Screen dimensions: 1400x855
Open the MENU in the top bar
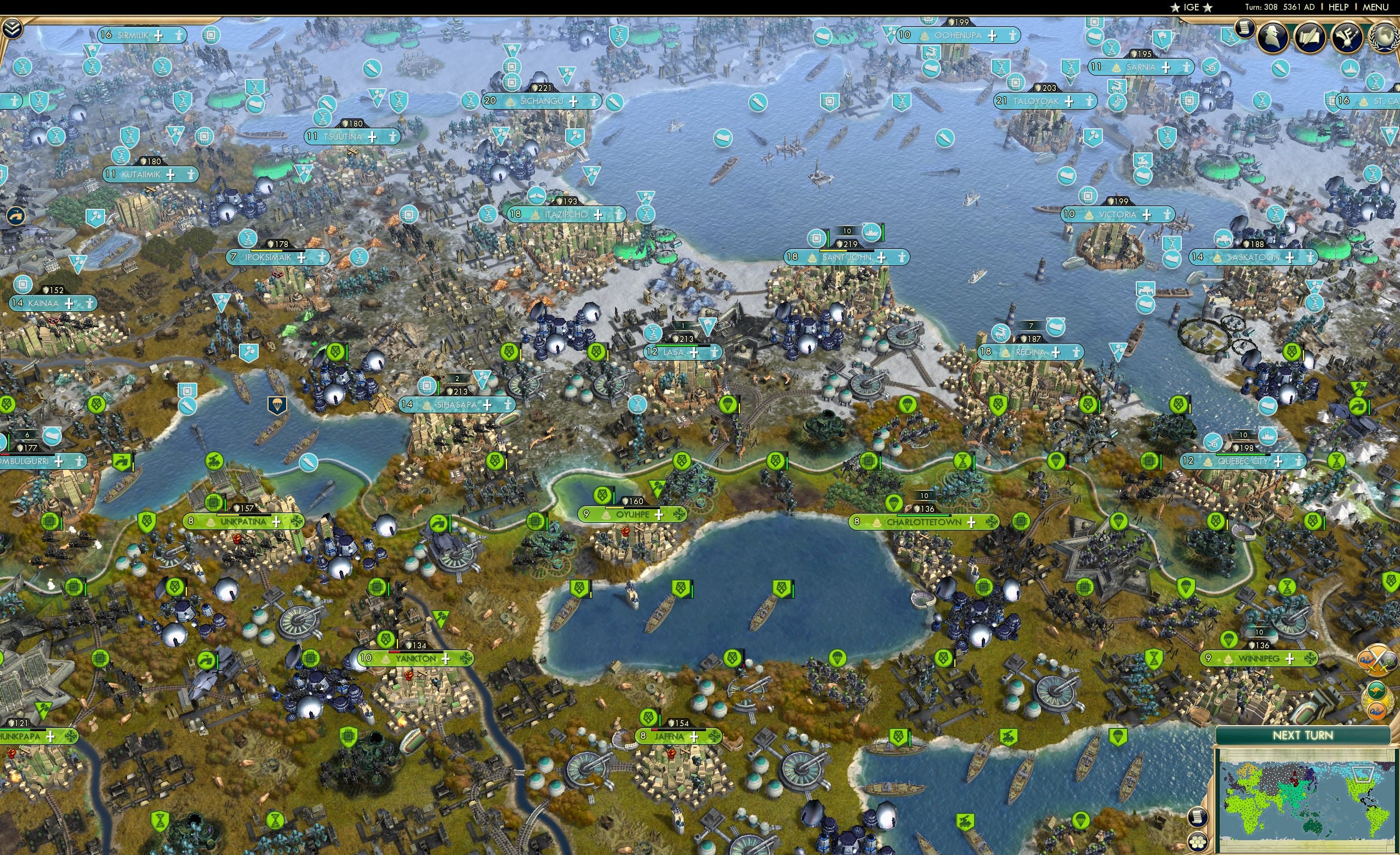1375,7
